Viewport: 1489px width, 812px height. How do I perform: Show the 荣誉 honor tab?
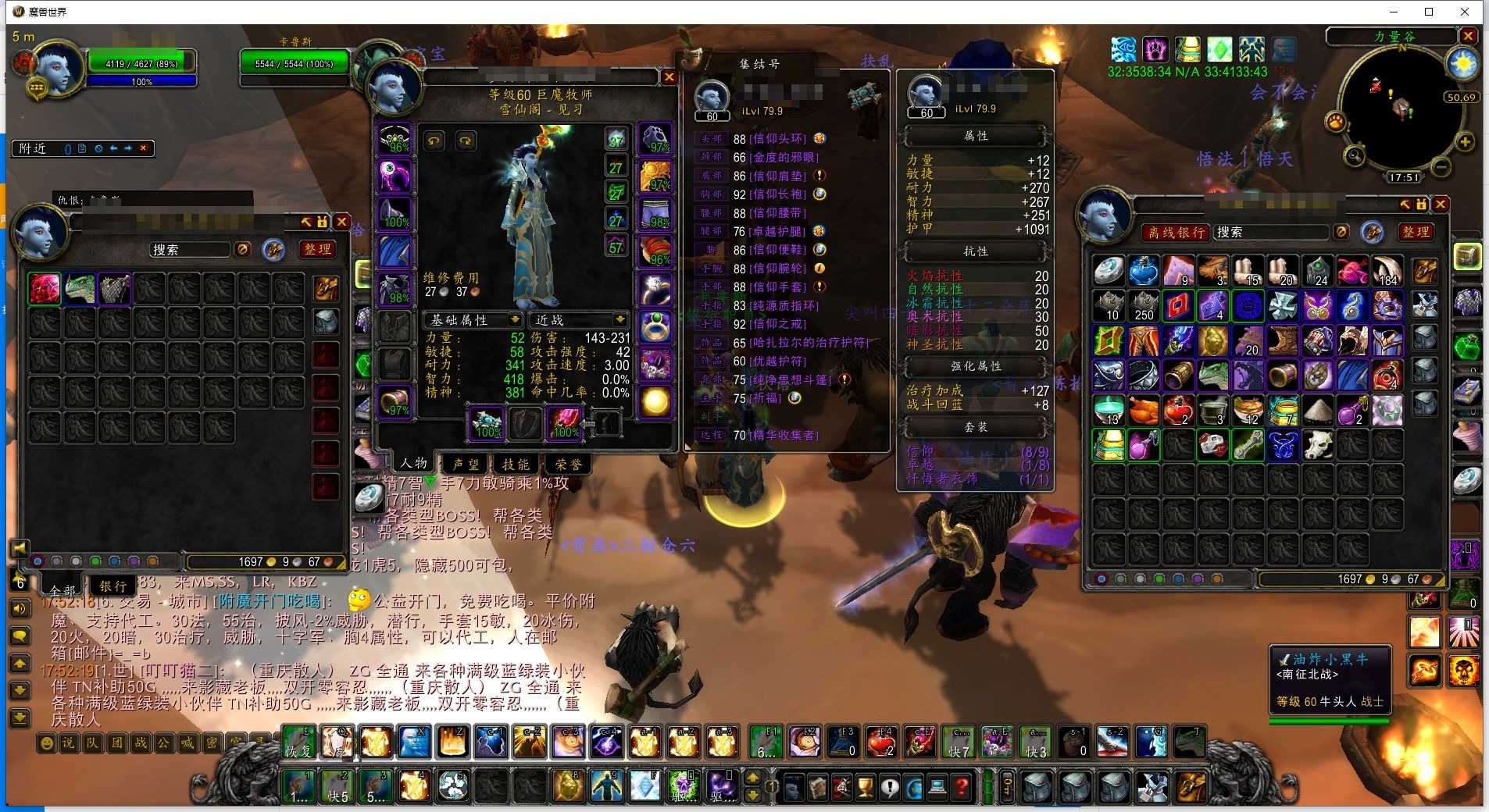pos(568,464)
